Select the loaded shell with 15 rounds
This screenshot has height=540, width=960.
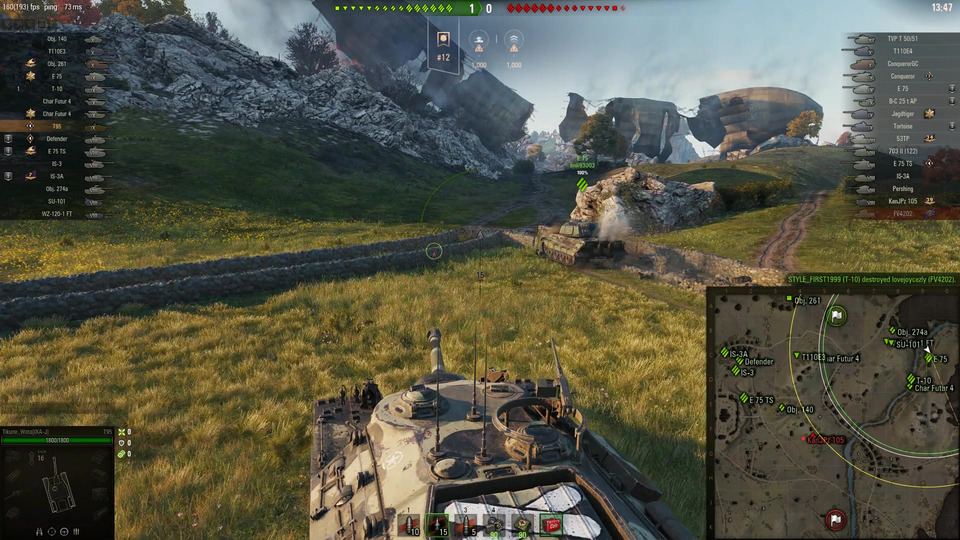click(x=437, y=523)
